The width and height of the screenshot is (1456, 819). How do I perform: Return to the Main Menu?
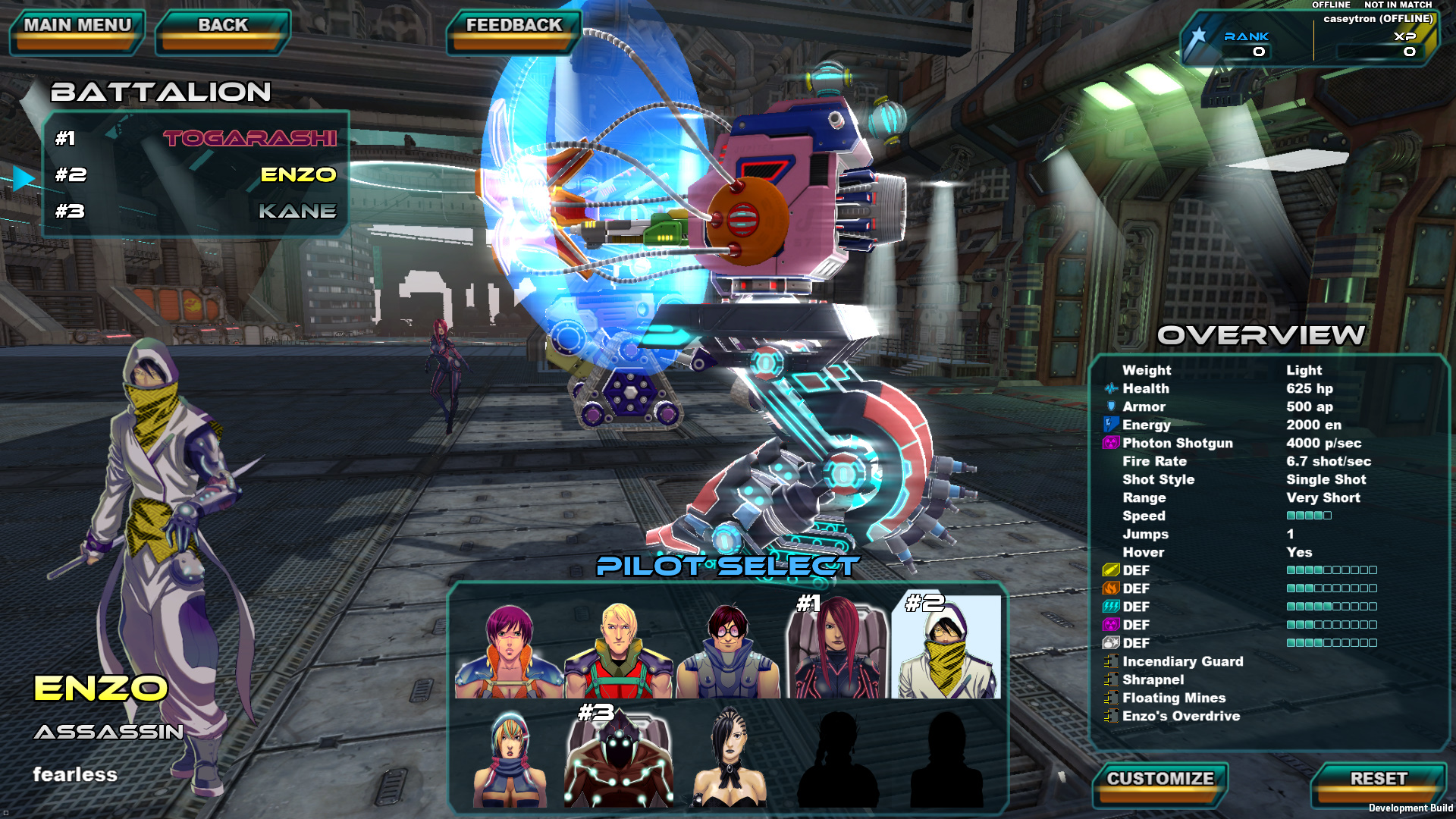pyautogui.click(x=77, y=30)
